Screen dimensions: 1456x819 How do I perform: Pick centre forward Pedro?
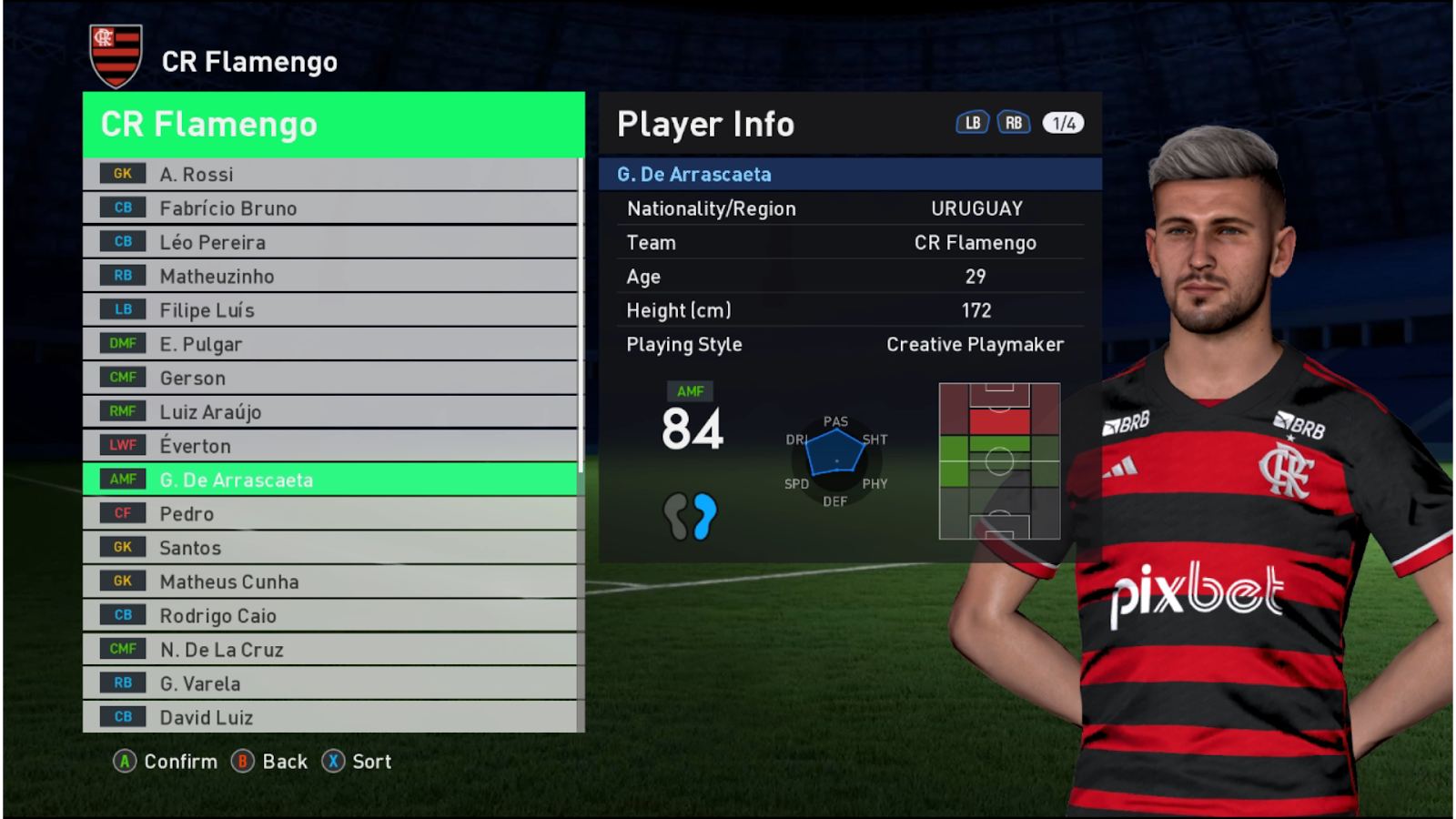(x=329, y=513)
